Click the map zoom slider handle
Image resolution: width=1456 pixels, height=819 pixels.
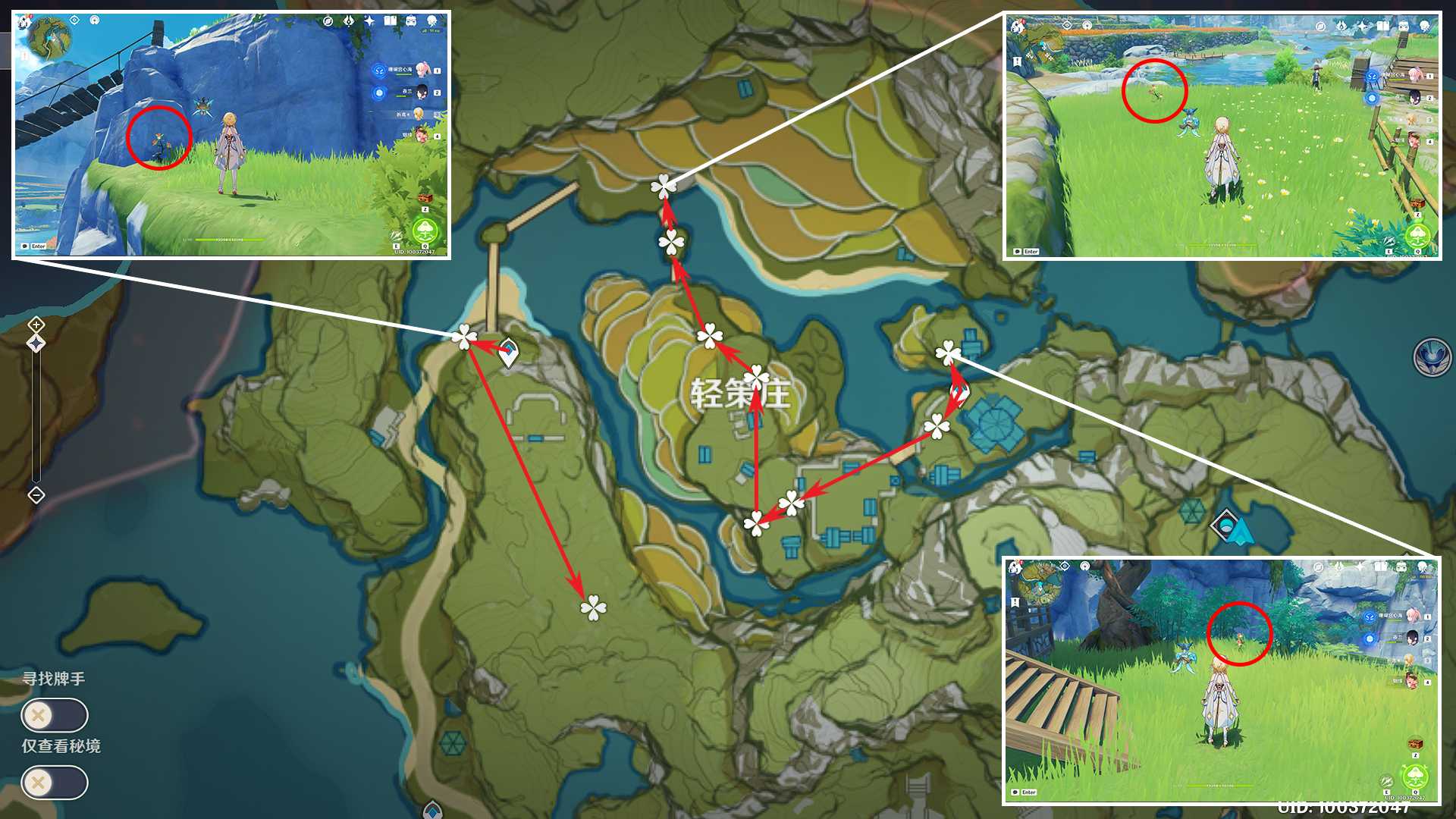tap(36, 343)
